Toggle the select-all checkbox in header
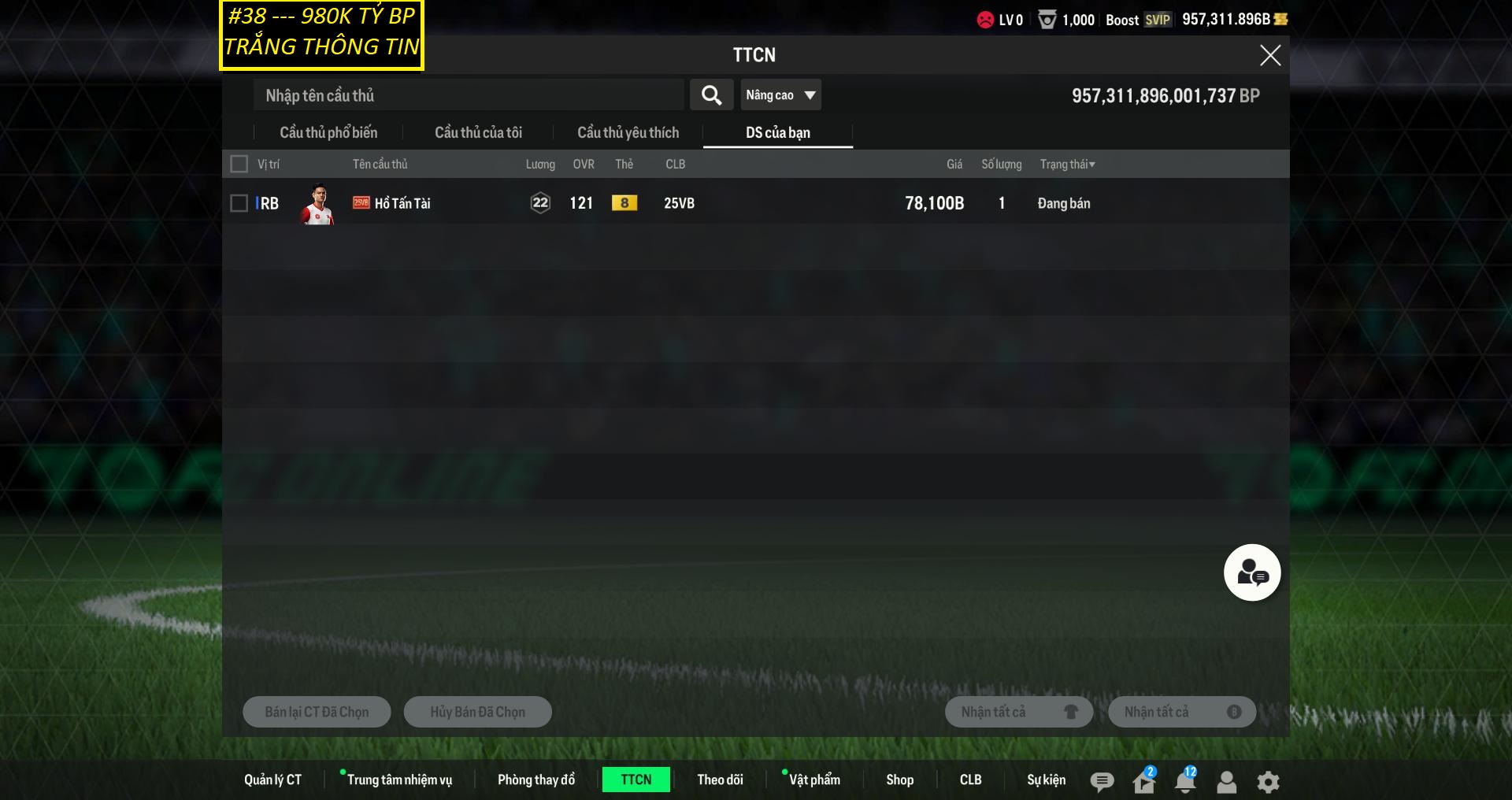 pyautogui.click(x=239, y=164)
